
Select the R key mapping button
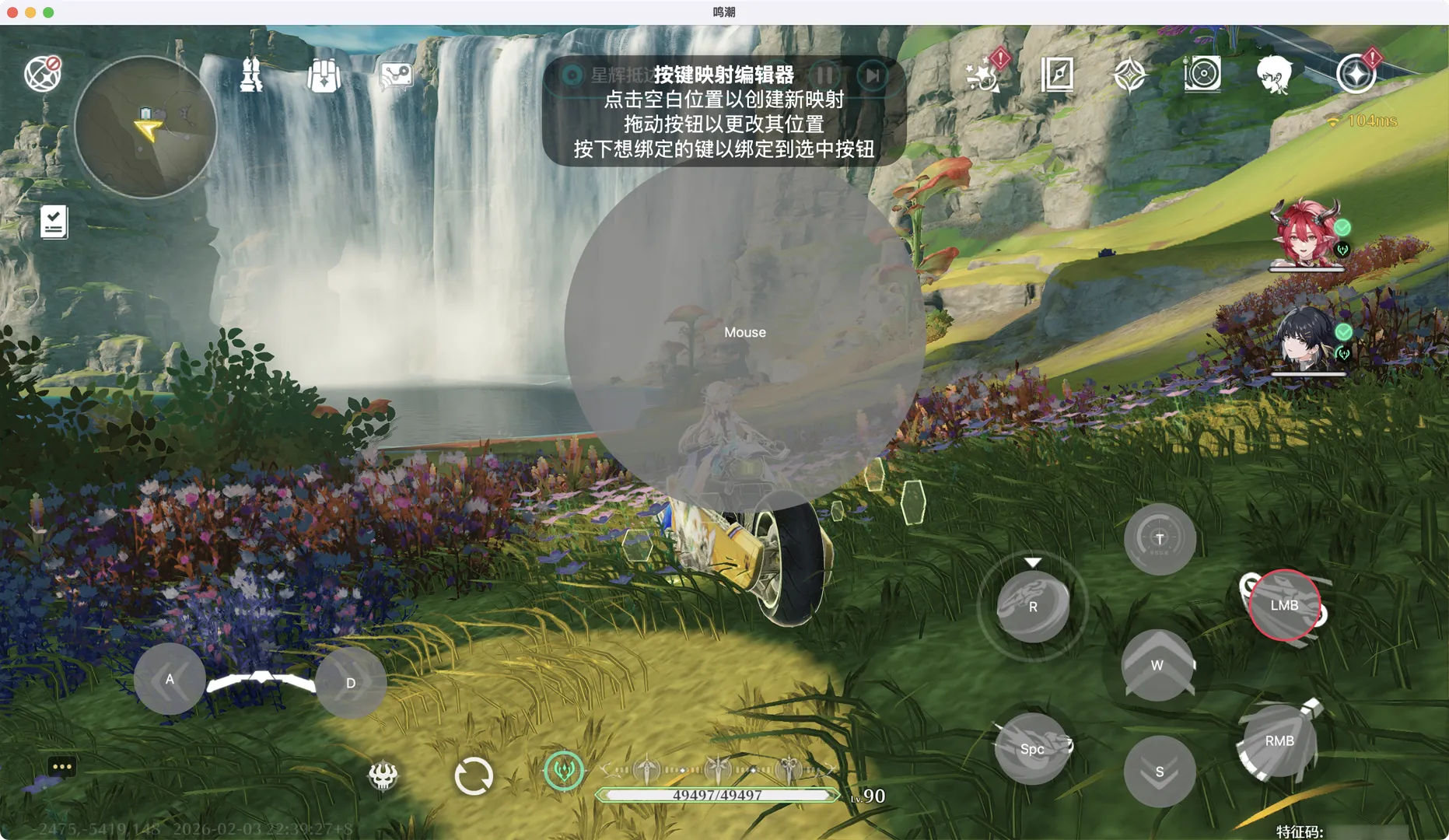tap(1033, 607)
